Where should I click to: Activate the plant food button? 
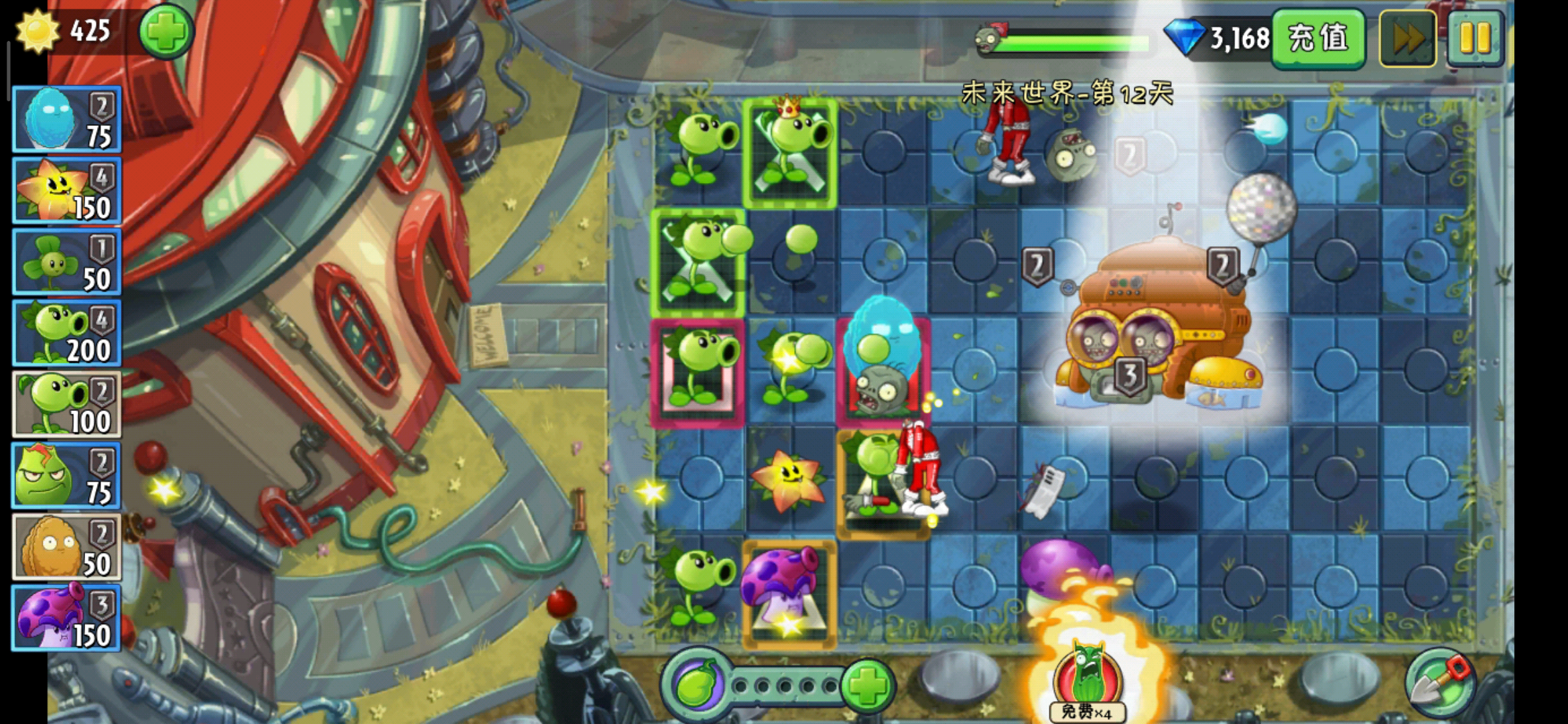pyautogui.click(x=697, y=685)
